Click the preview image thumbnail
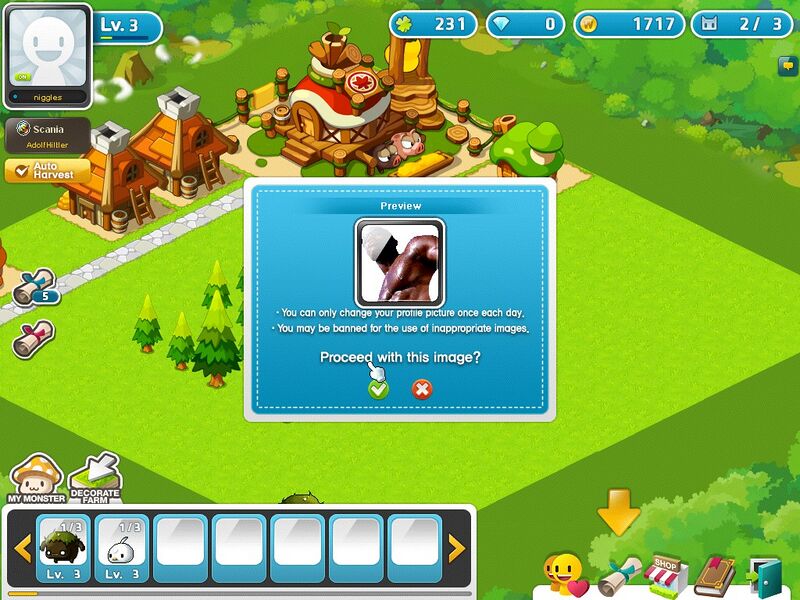 (x=400, y=264)
